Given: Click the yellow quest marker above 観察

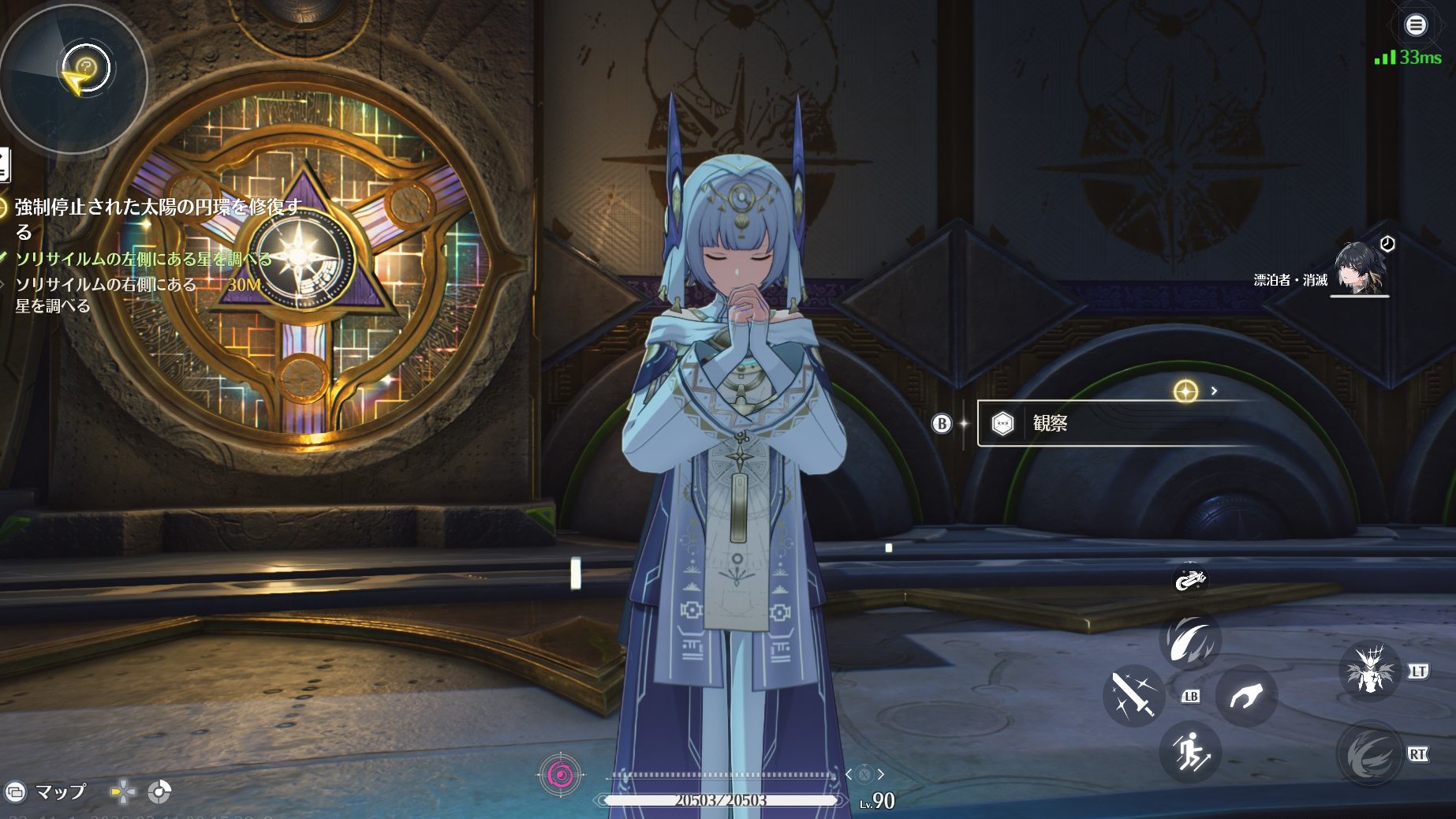Looking at the screenshot, I should [1185, 391].
